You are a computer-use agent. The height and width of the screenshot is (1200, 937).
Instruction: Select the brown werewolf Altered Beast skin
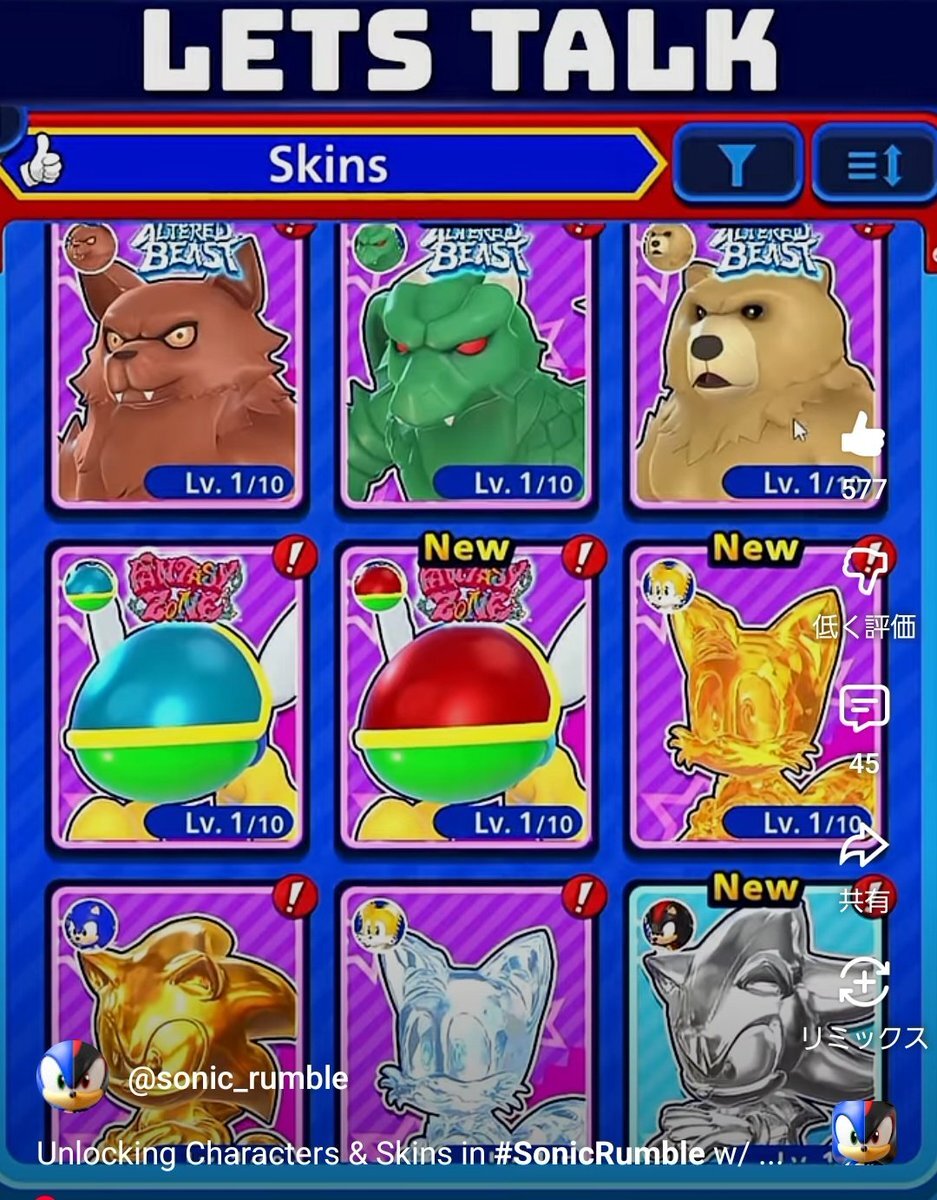pyautogui.click(x=177, y=365)
